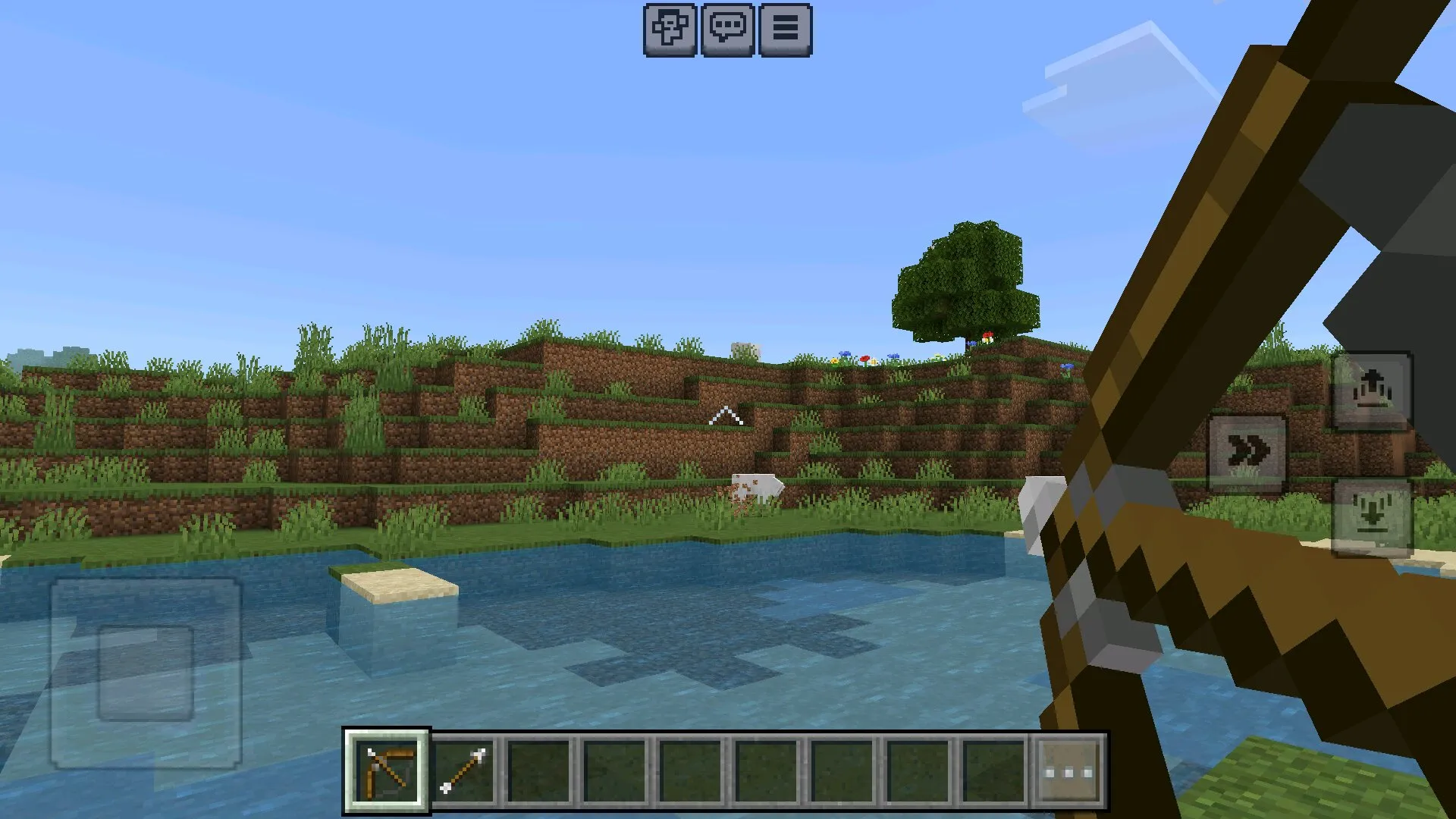Open inventory with the three-dots button
The image size is (1456, 819).
1068,771
